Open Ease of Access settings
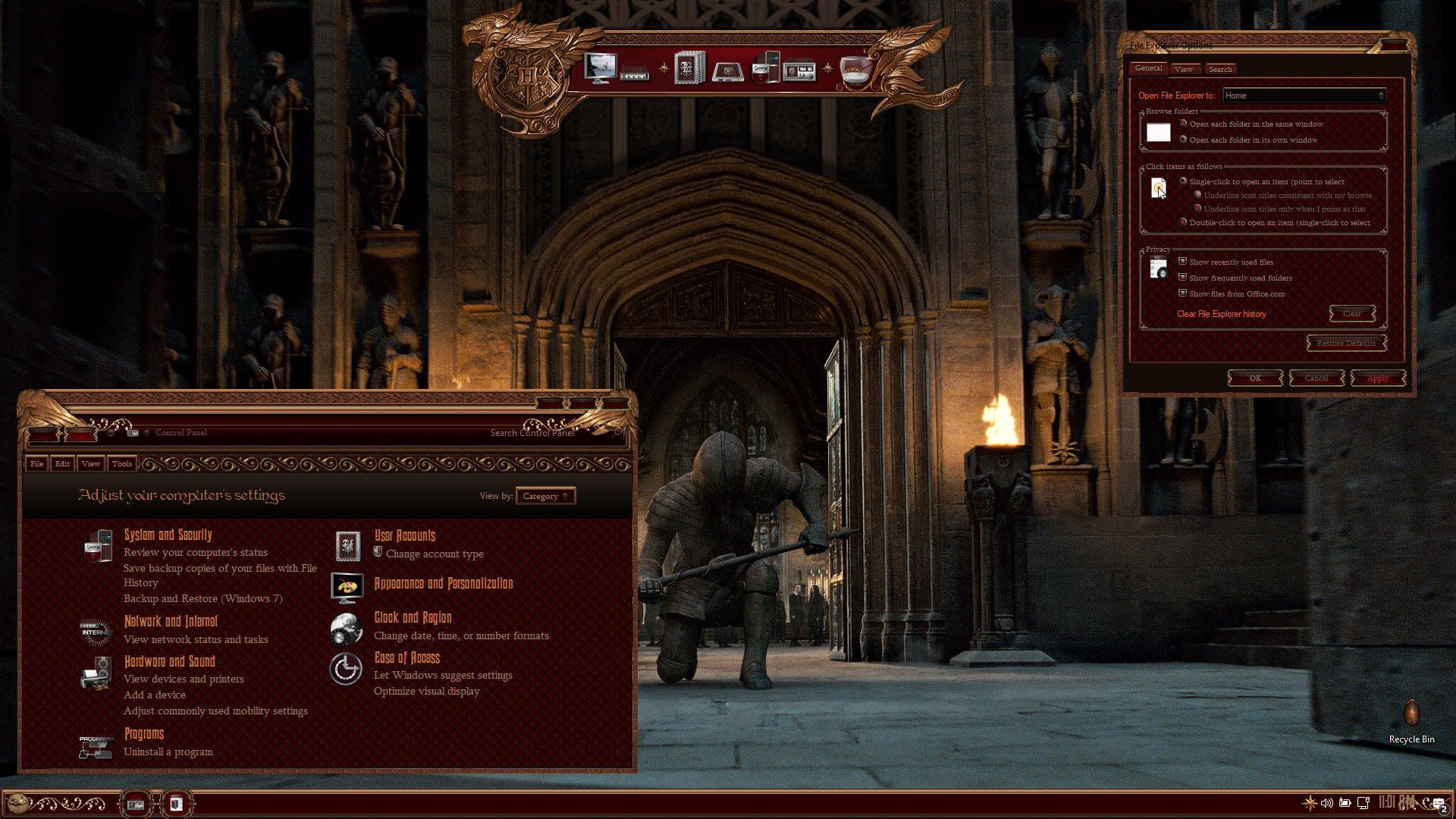Viewport: 1456px width, 819px height. coord(406,657)
